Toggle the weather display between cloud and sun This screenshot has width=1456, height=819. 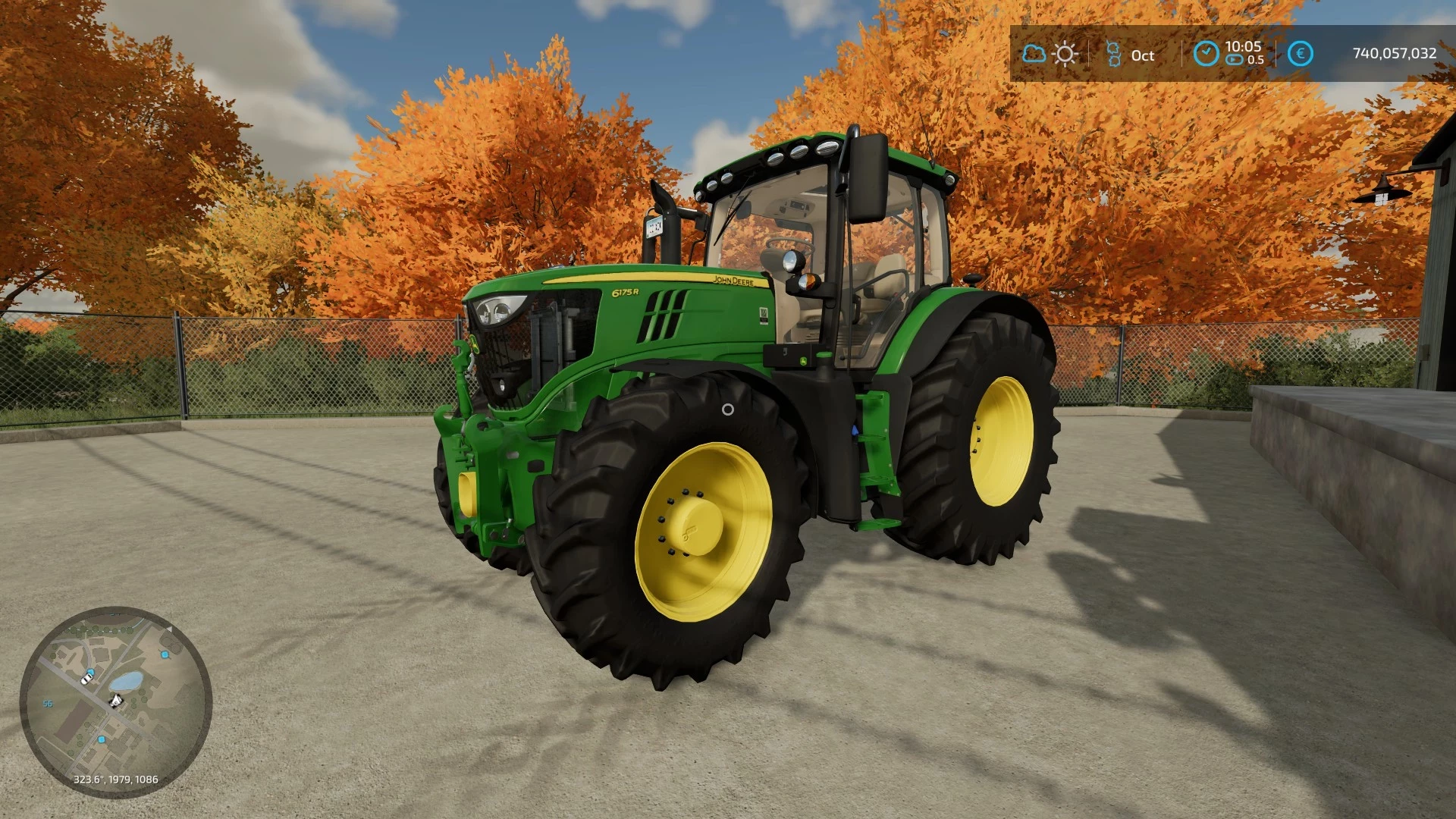point(1049,52)
